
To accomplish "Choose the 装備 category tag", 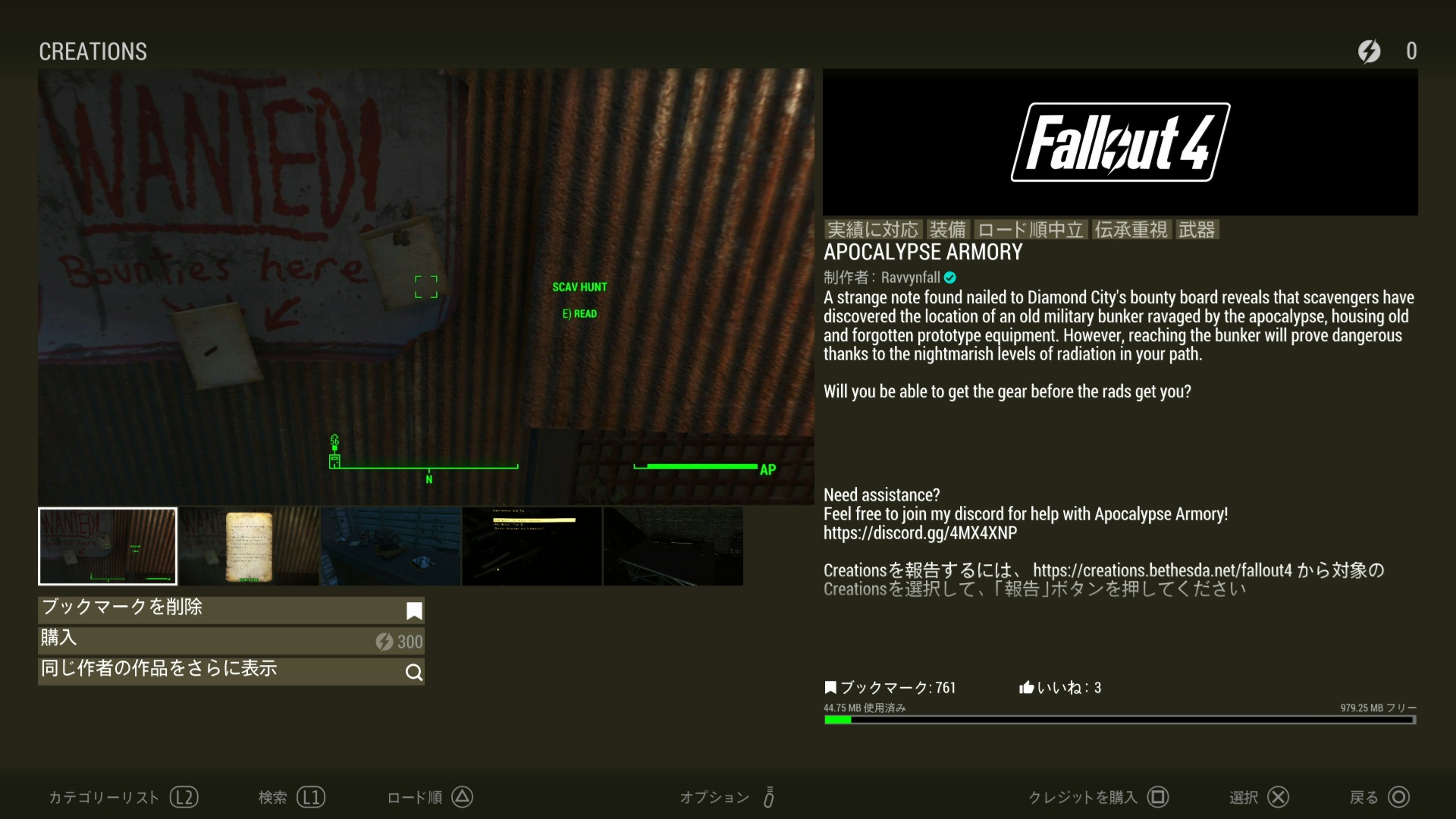I will 948,230.
